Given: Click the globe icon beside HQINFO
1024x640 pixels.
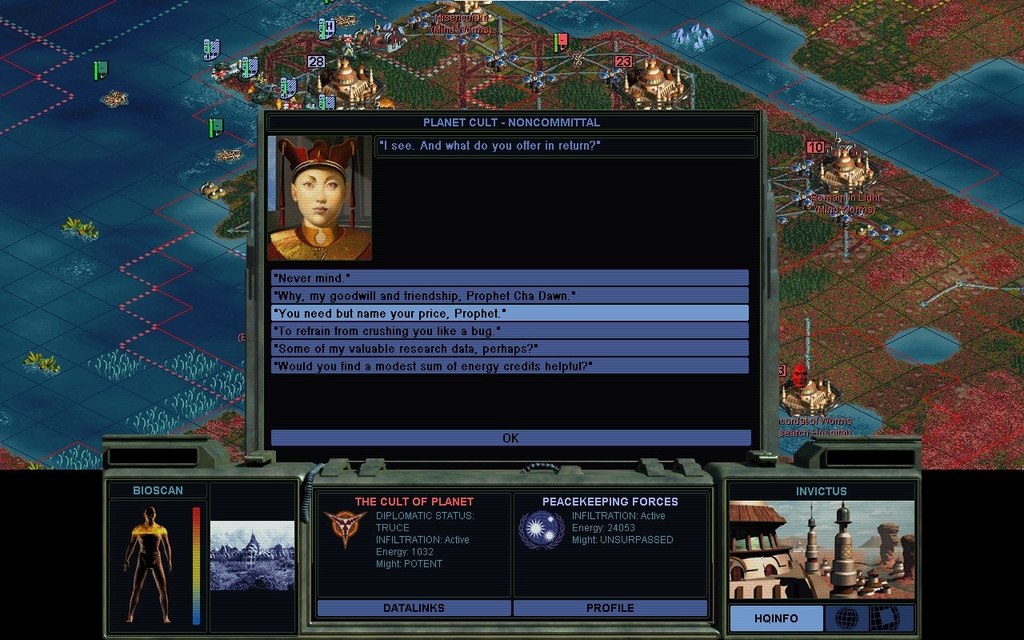Looking at the screenshot, I should [x=846, y=618].
